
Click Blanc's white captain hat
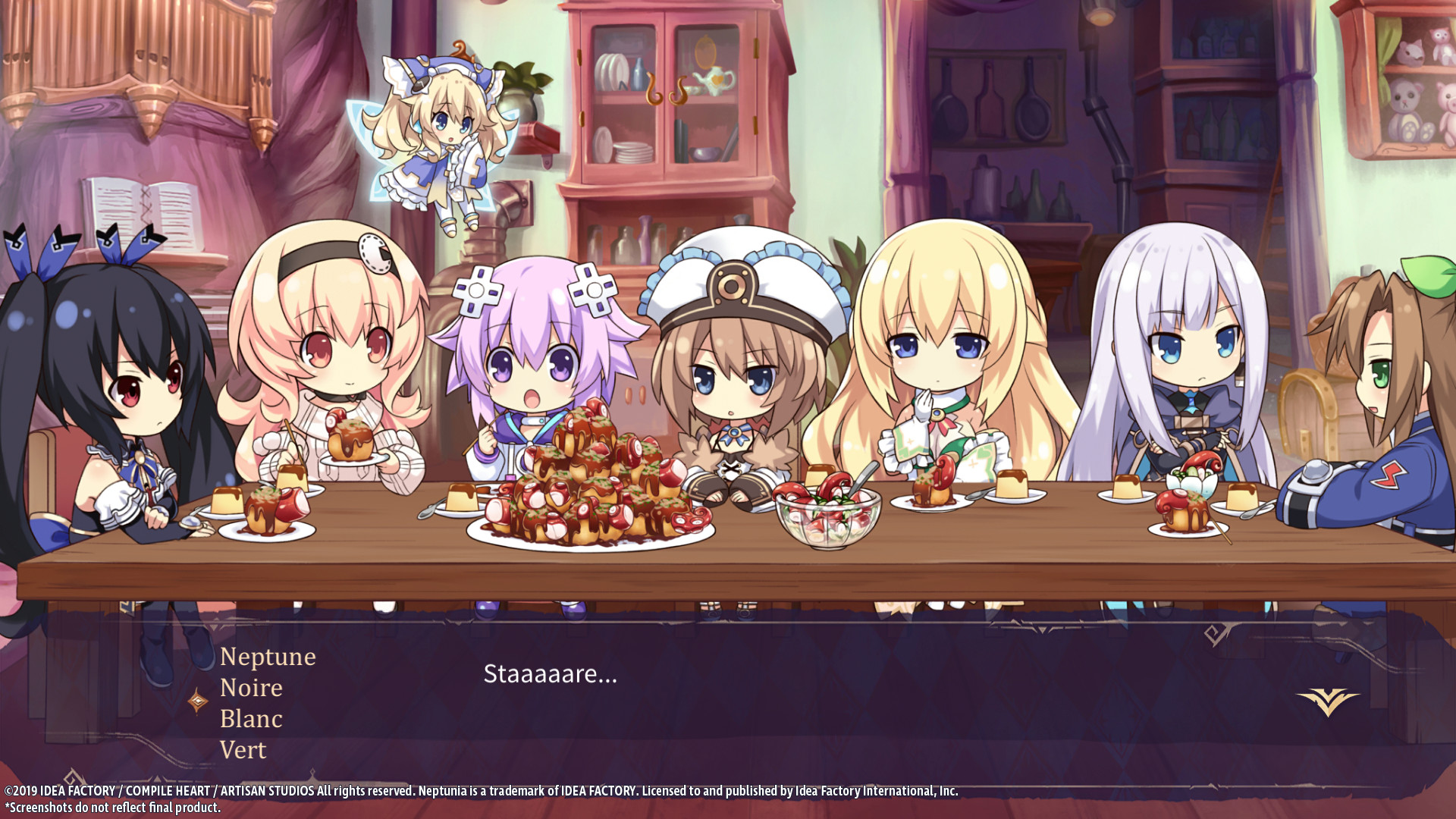click(732, 281)
